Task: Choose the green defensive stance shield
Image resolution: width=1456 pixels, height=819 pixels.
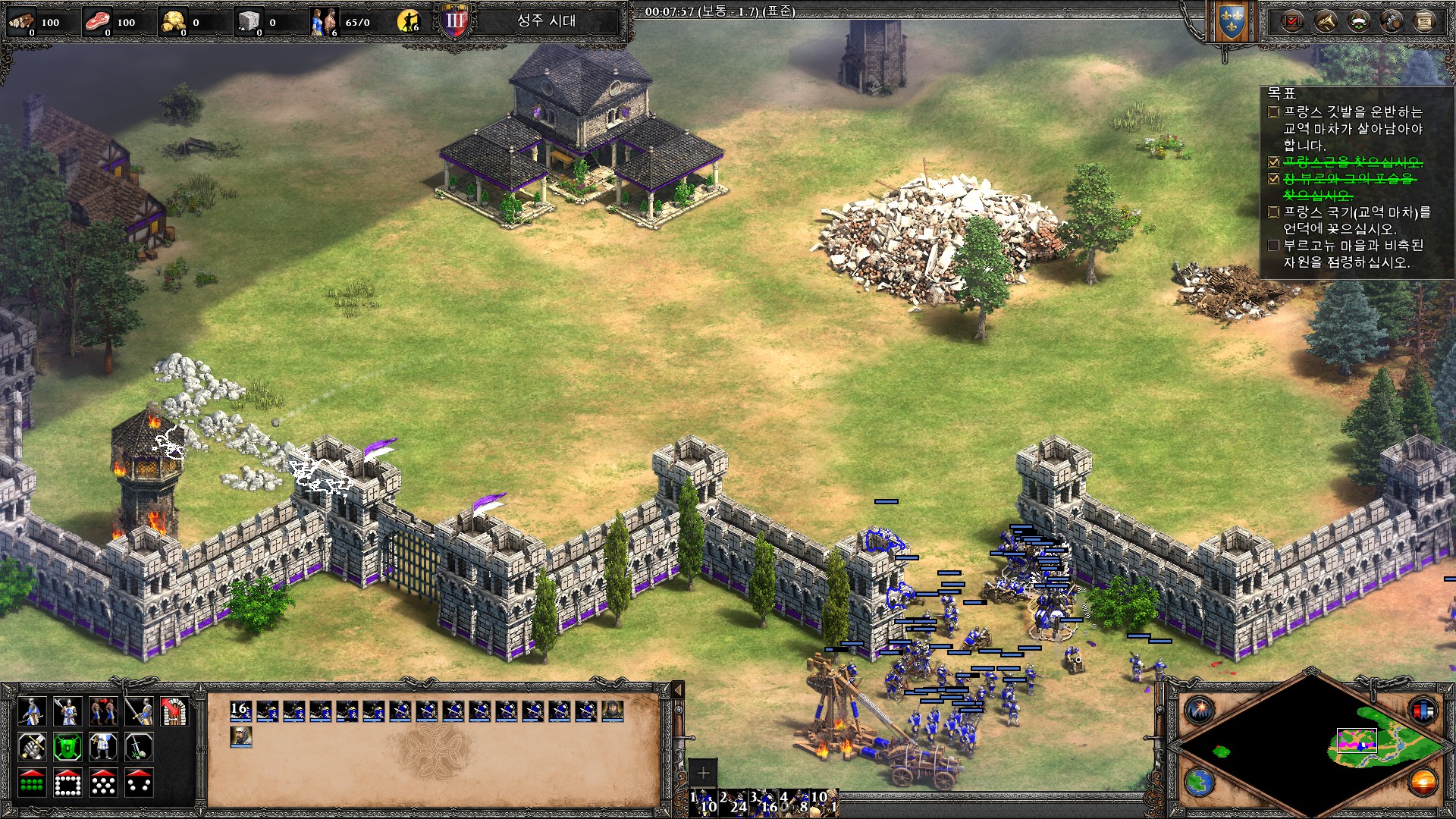Action: pos(67,748)
